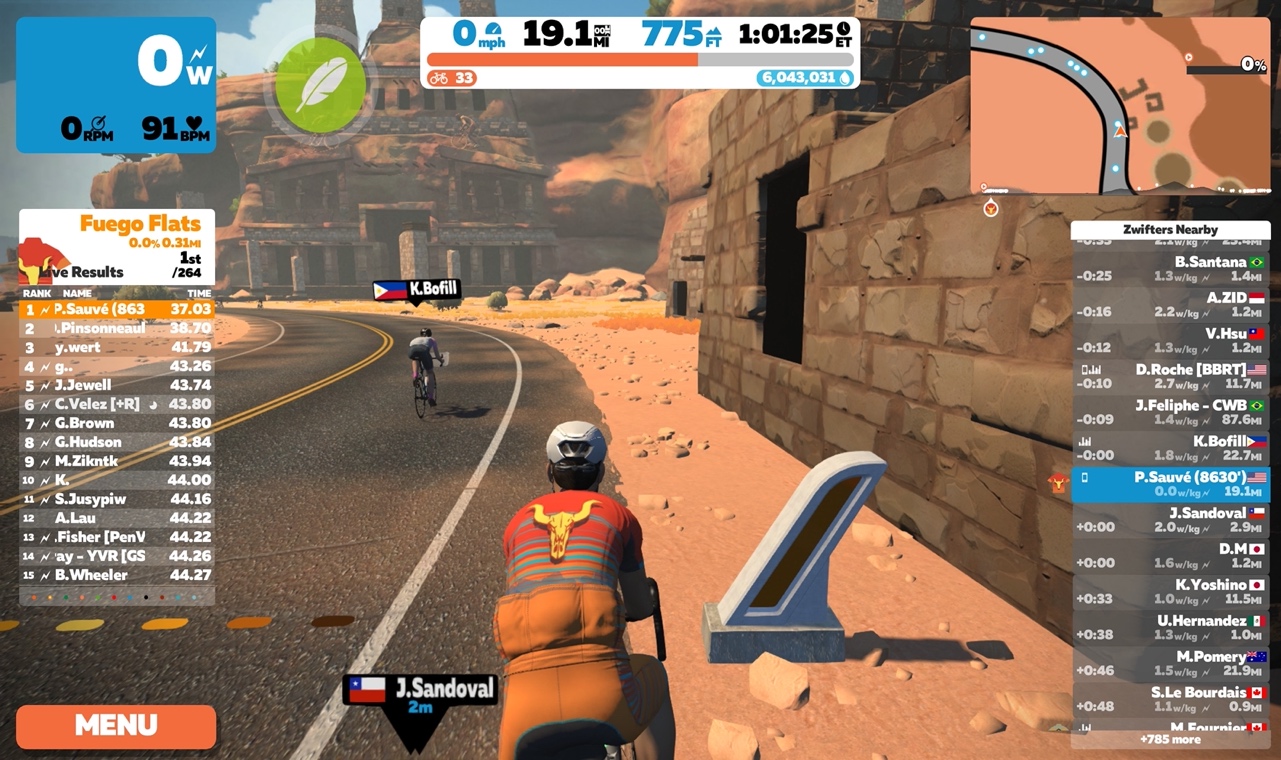Choose A.ZID from Zwifters Nearby
Screen dimensions: 1281x760
click(1170, 305)
